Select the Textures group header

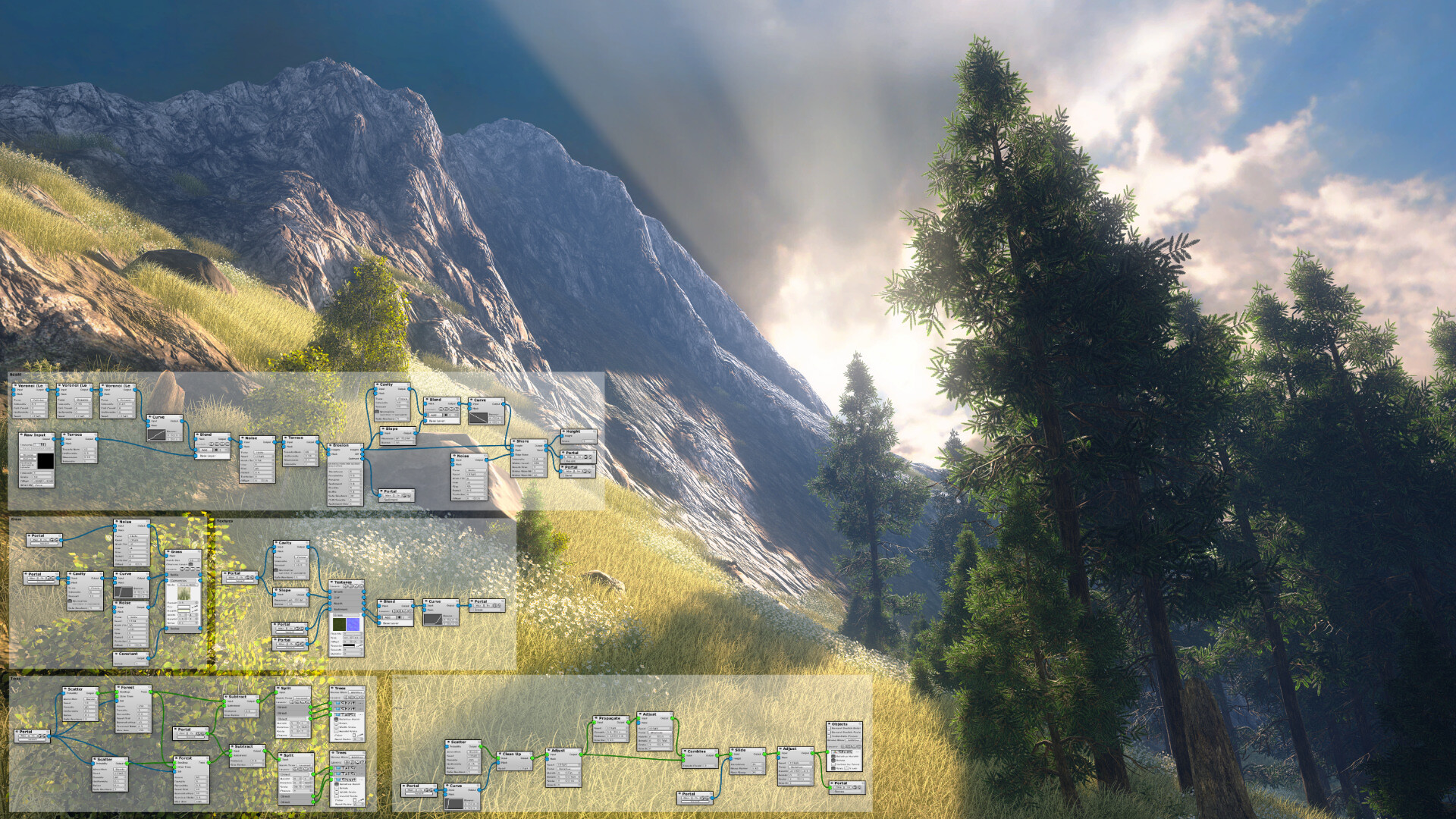(x=224, y=521)
